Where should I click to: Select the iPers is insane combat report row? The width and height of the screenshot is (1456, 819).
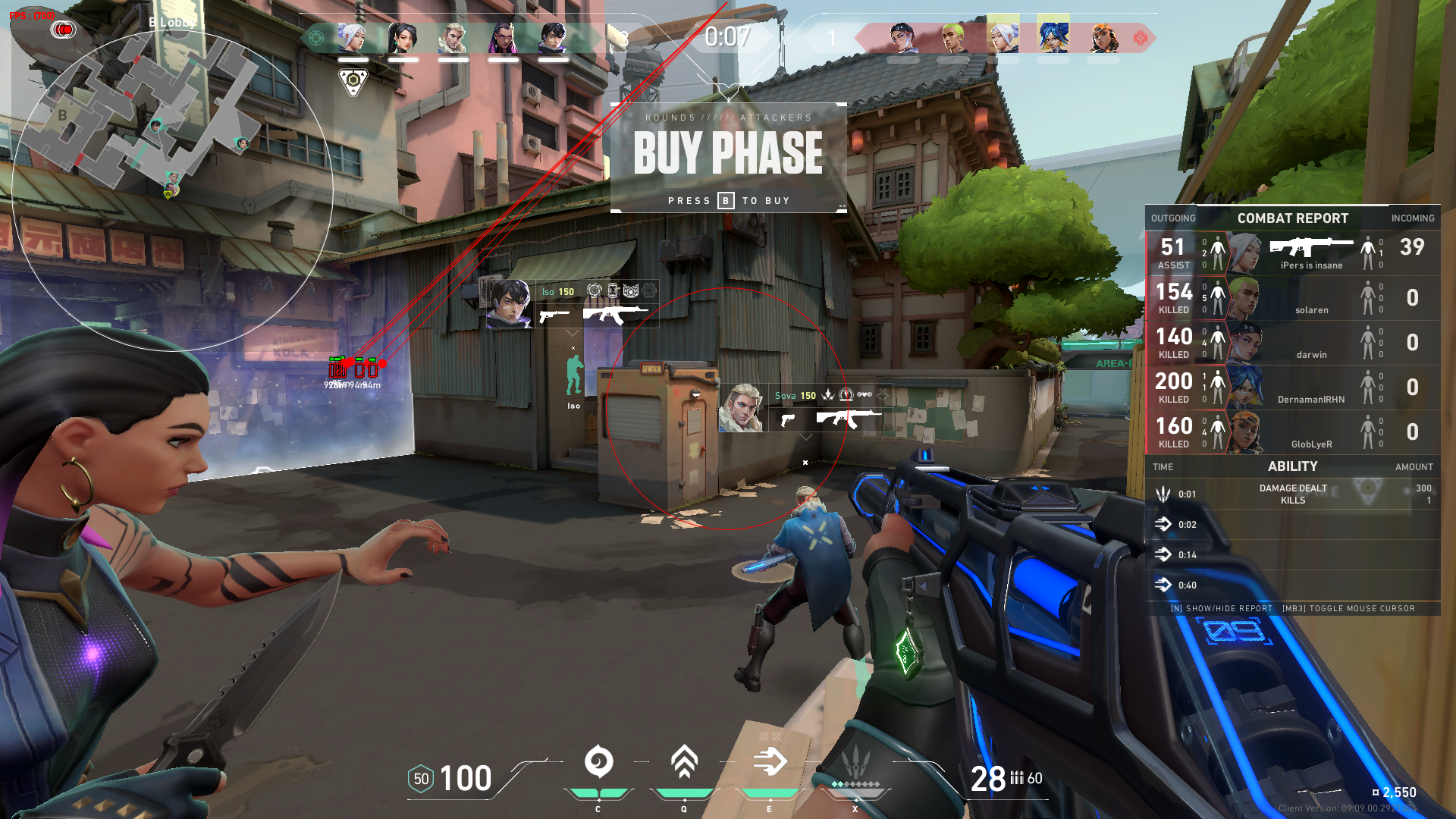click(1292, 253)
